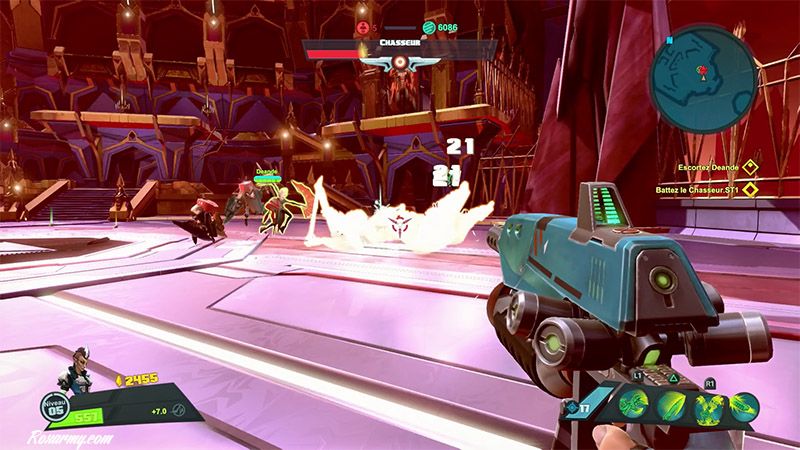Open the Niveau 05 level badge
Viewport: 800px width, 450px height.
(54, 408)
